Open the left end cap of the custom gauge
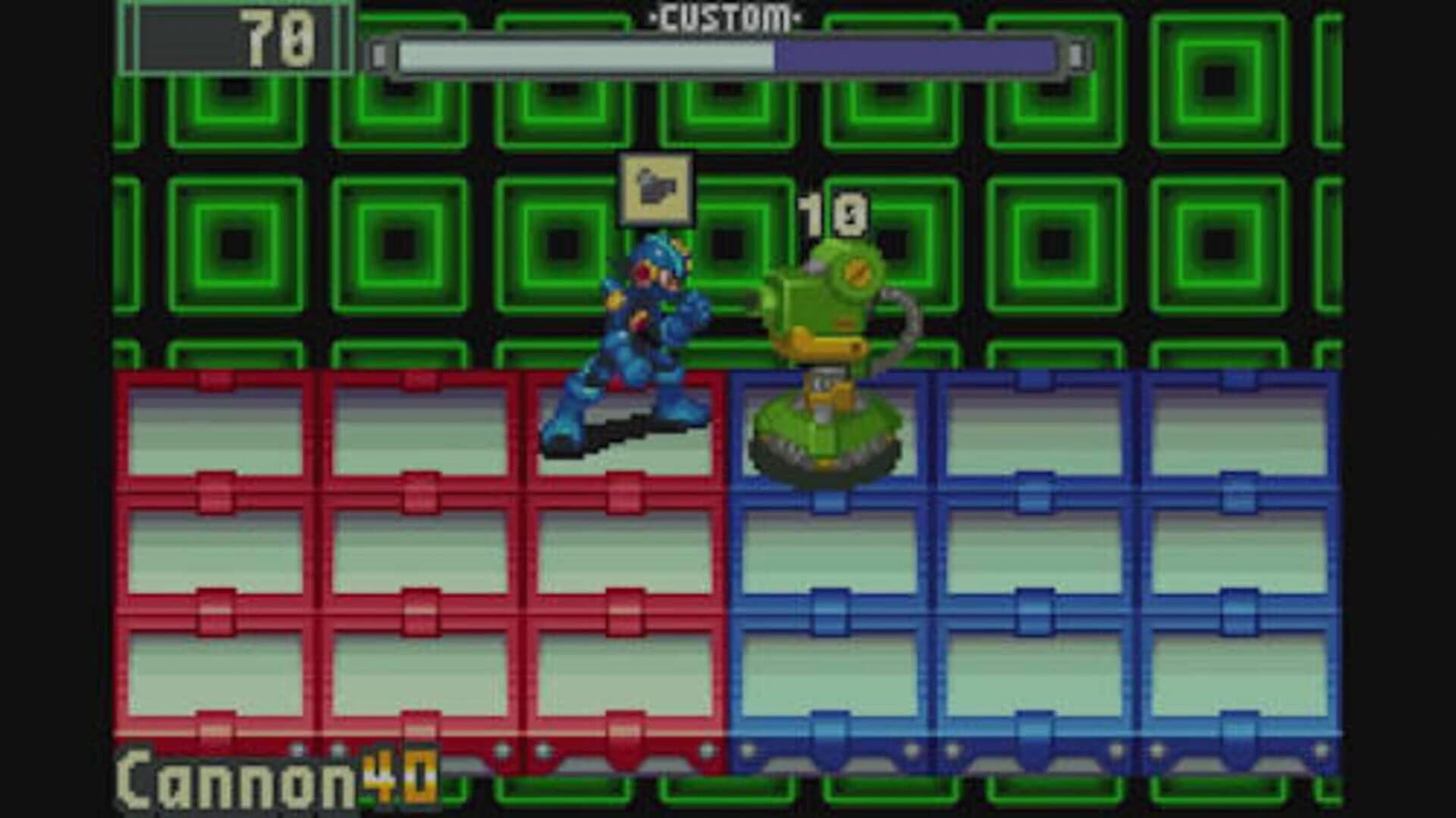Screen dimensions: 1456x818 (377, 53)
